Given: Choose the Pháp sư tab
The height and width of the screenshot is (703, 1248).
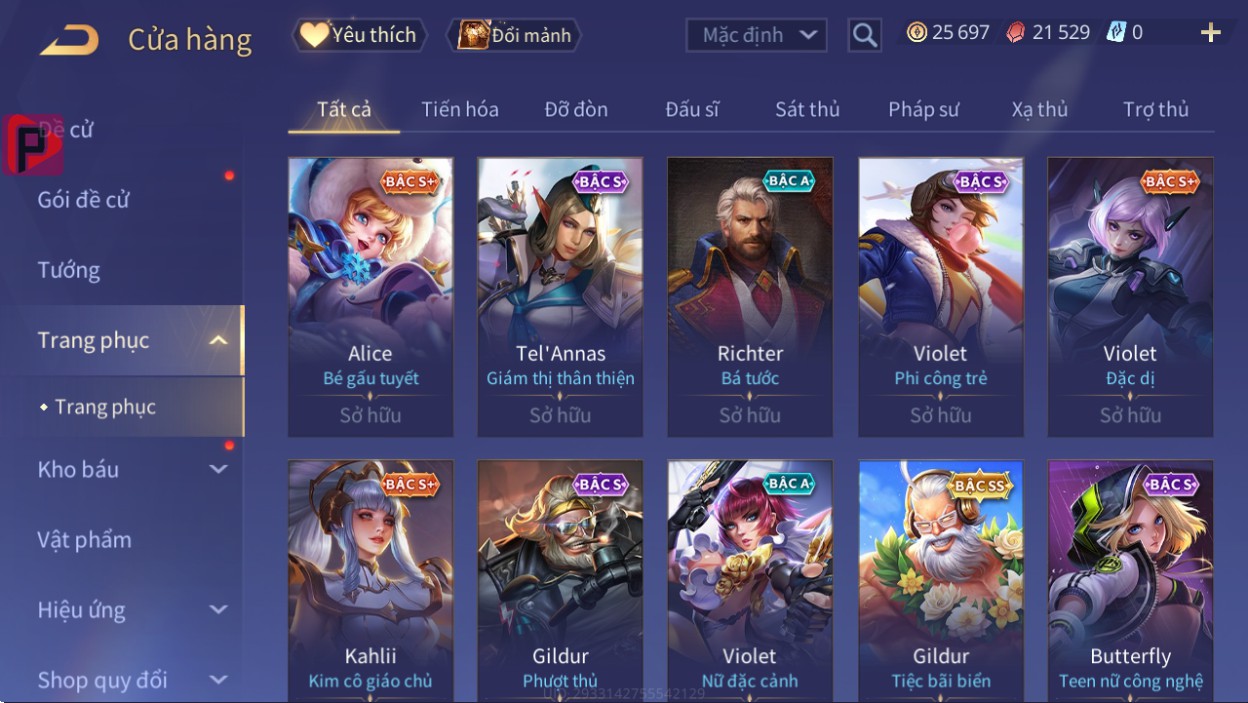Looking at the screenshot, I should (x=923, y=109).
